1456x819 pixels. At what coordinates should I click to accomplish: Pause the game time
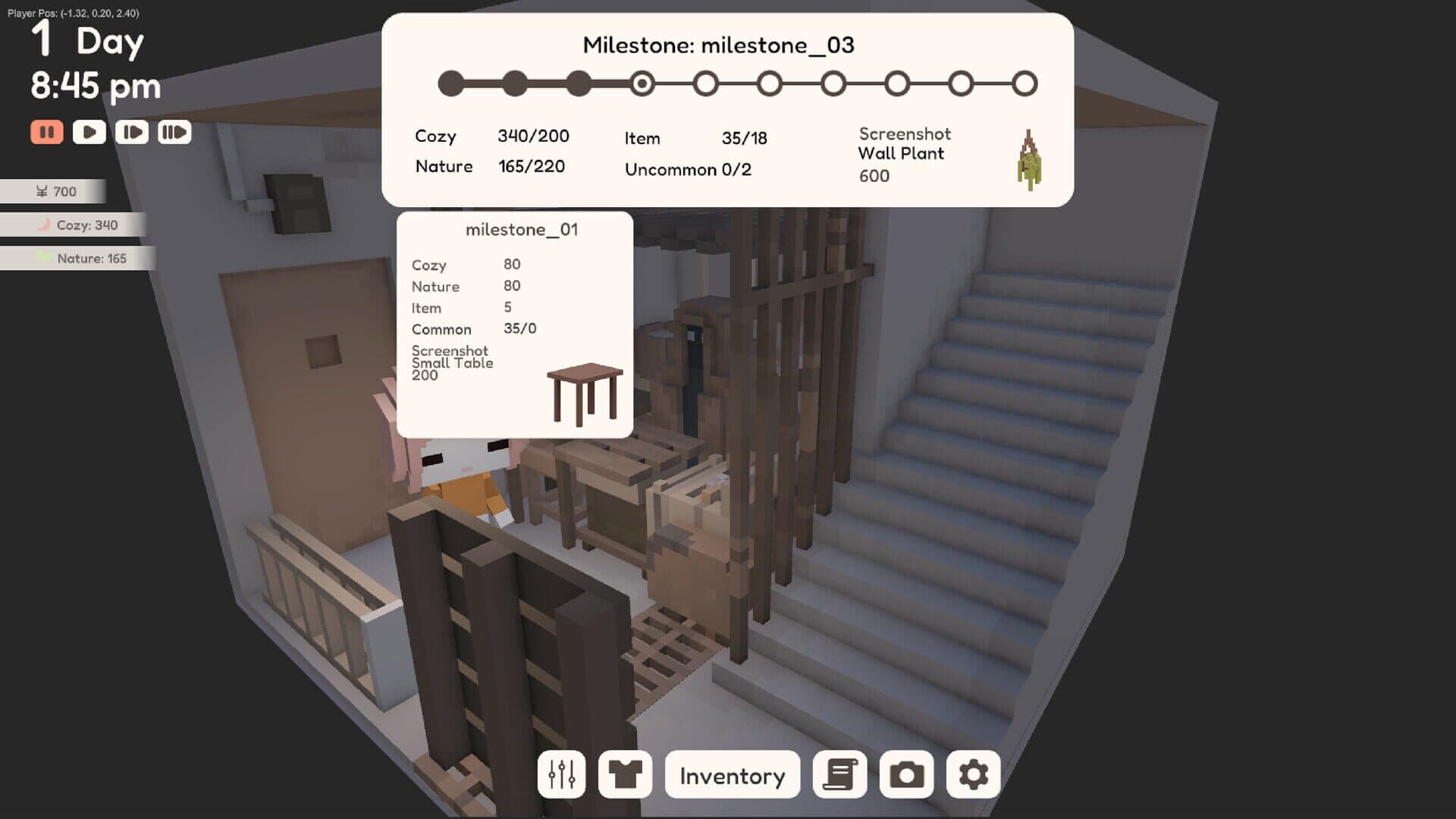[47, 131]
